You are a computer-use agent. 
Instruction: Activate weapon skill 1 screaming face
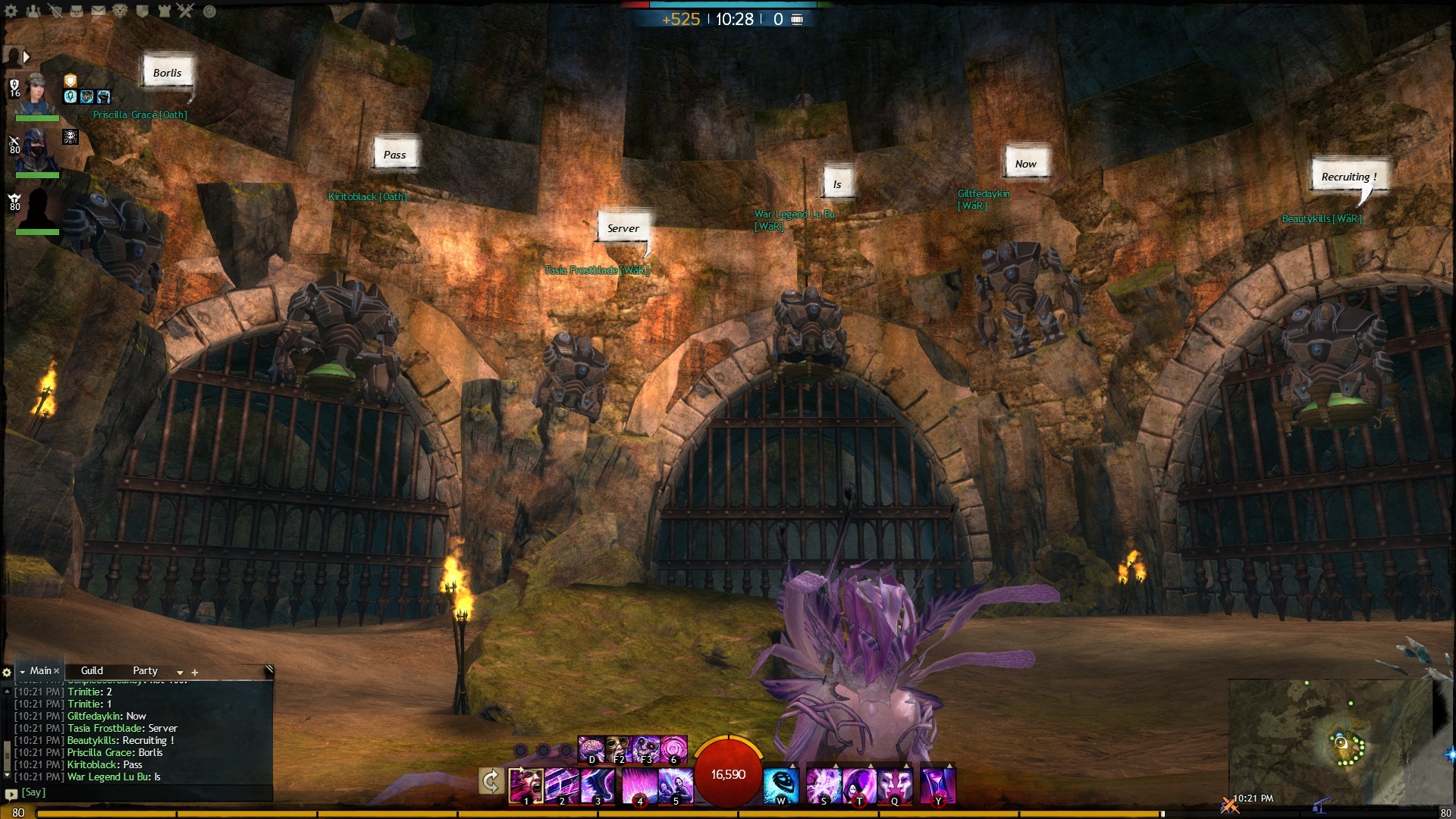[525, 785]
